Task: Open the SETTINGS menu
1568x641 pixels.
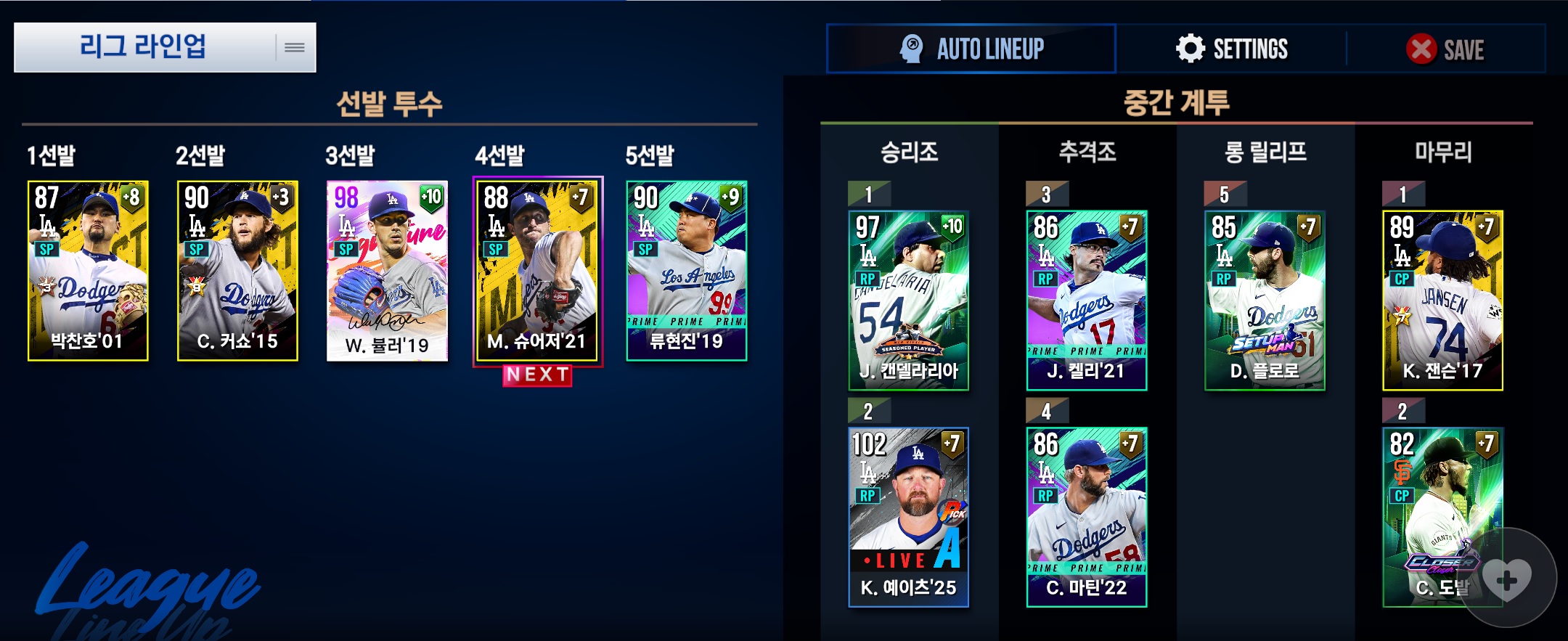Action: (1231, 49)
